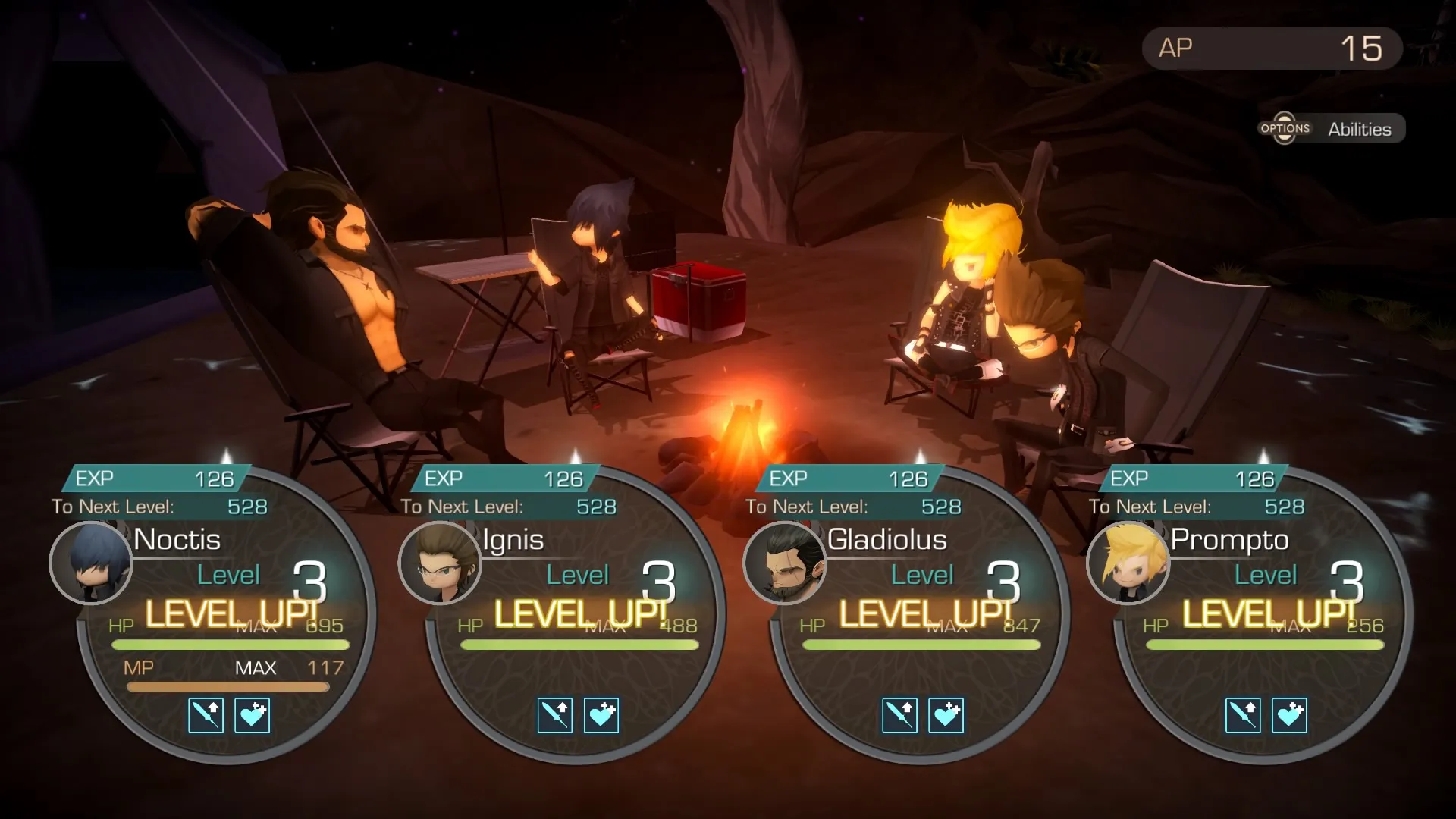Click Gladiolus's heart HP boost icon
Screen dimensions: 1456x819
946,715
